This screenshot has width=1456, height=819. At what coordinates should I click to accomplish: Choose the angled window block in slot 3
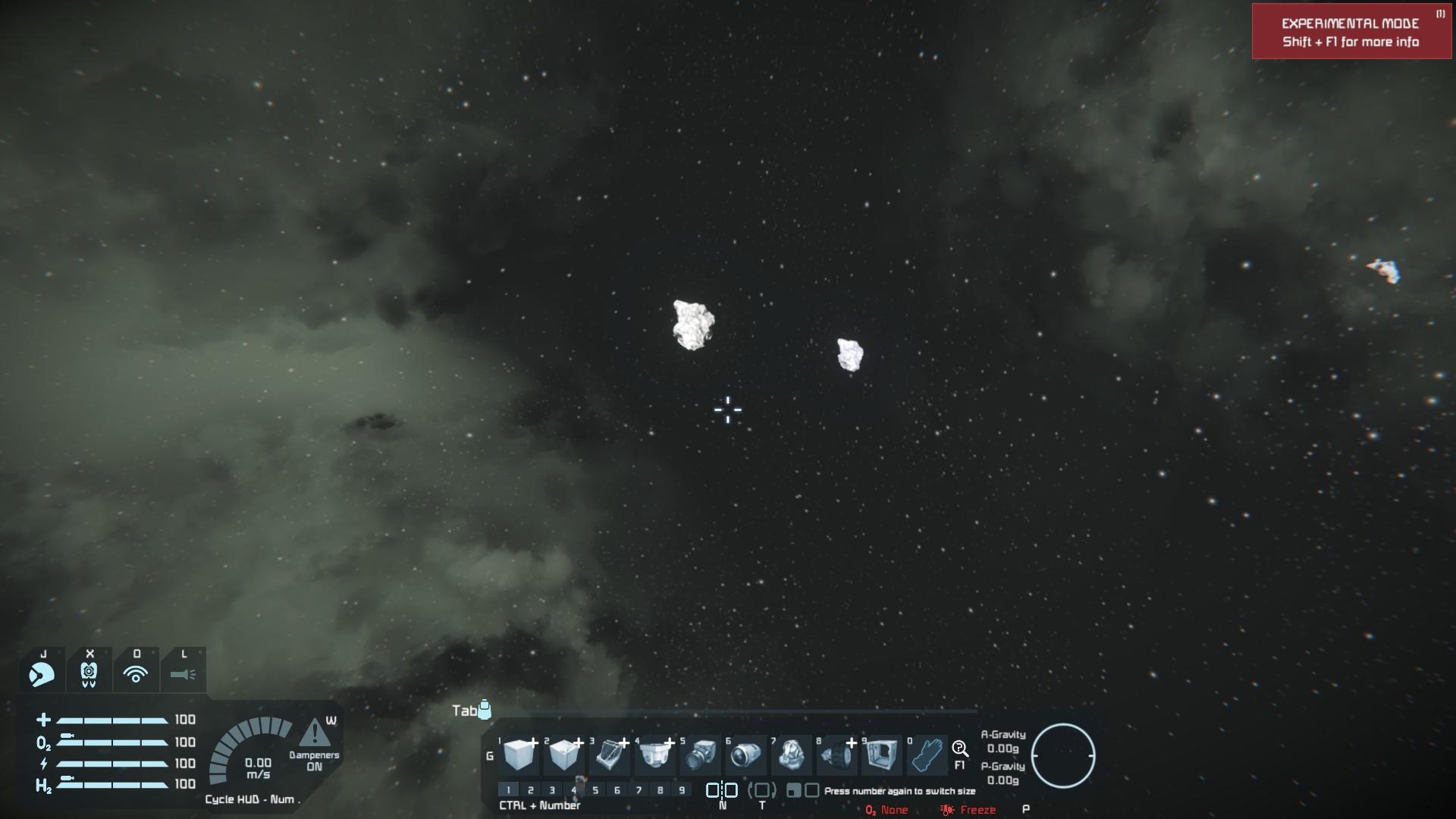[610, 755]
